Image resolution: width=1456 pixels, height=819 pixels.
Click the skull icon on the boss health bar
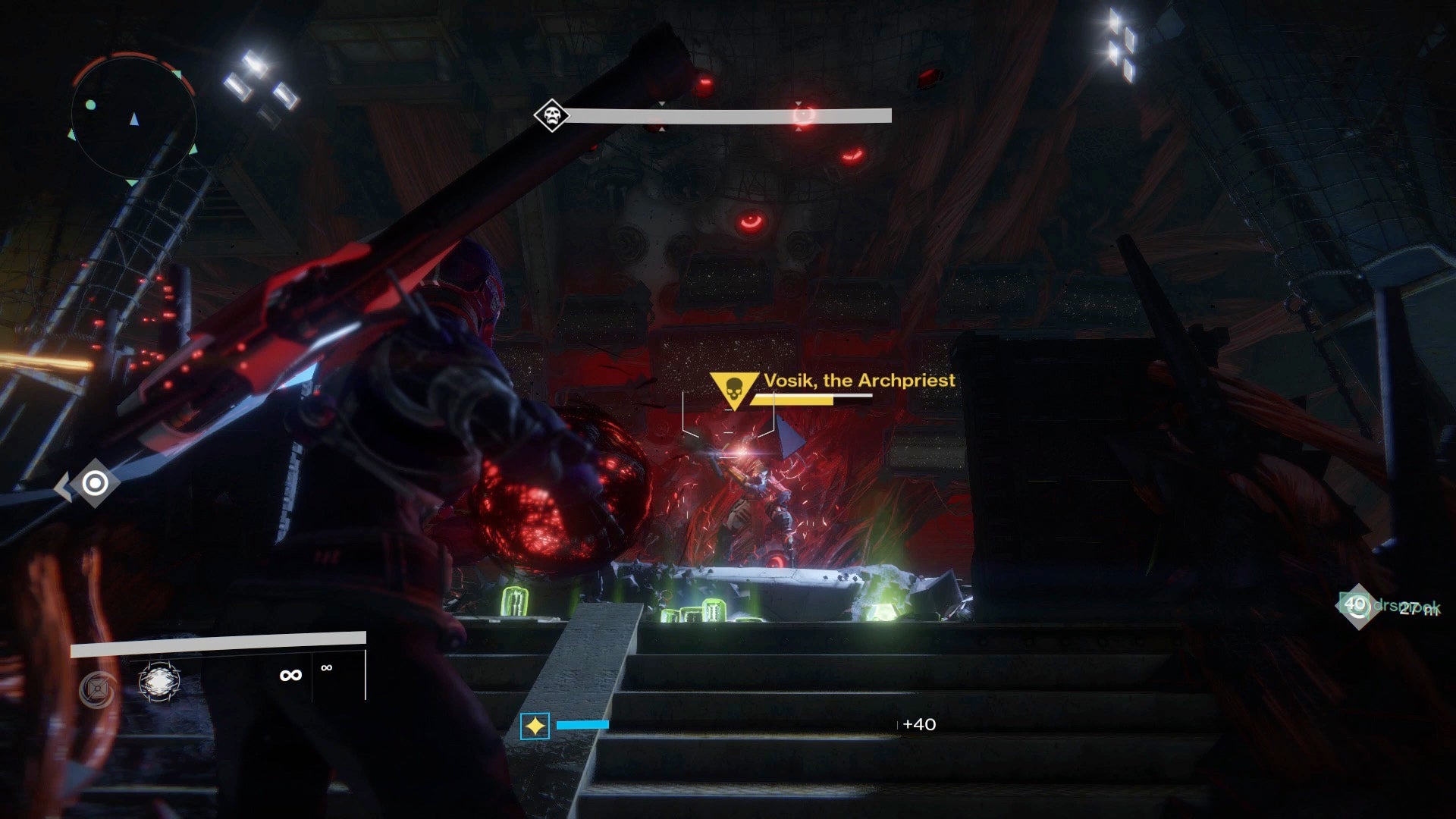[551, 116]
